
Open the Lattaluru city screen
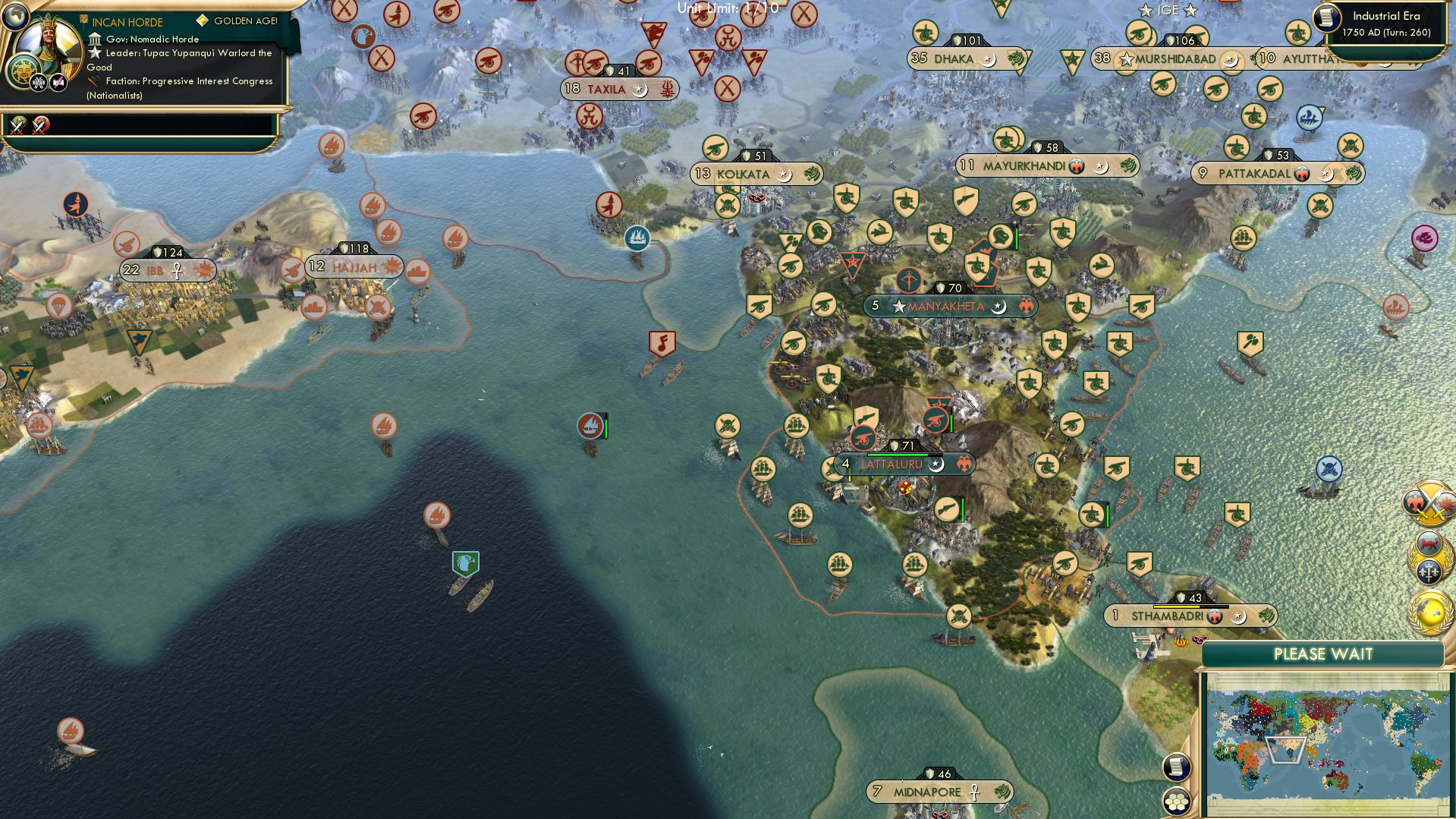892,463
